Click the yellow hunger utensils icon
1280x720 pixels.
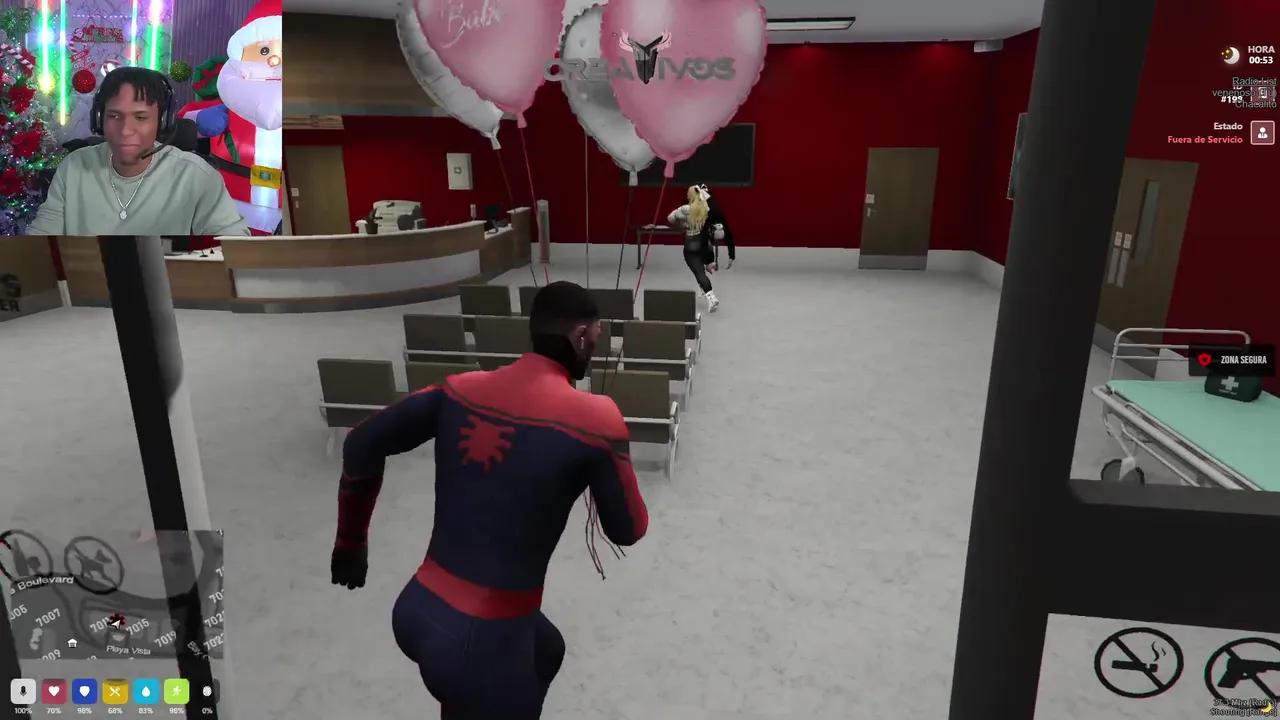coord(115,691)
